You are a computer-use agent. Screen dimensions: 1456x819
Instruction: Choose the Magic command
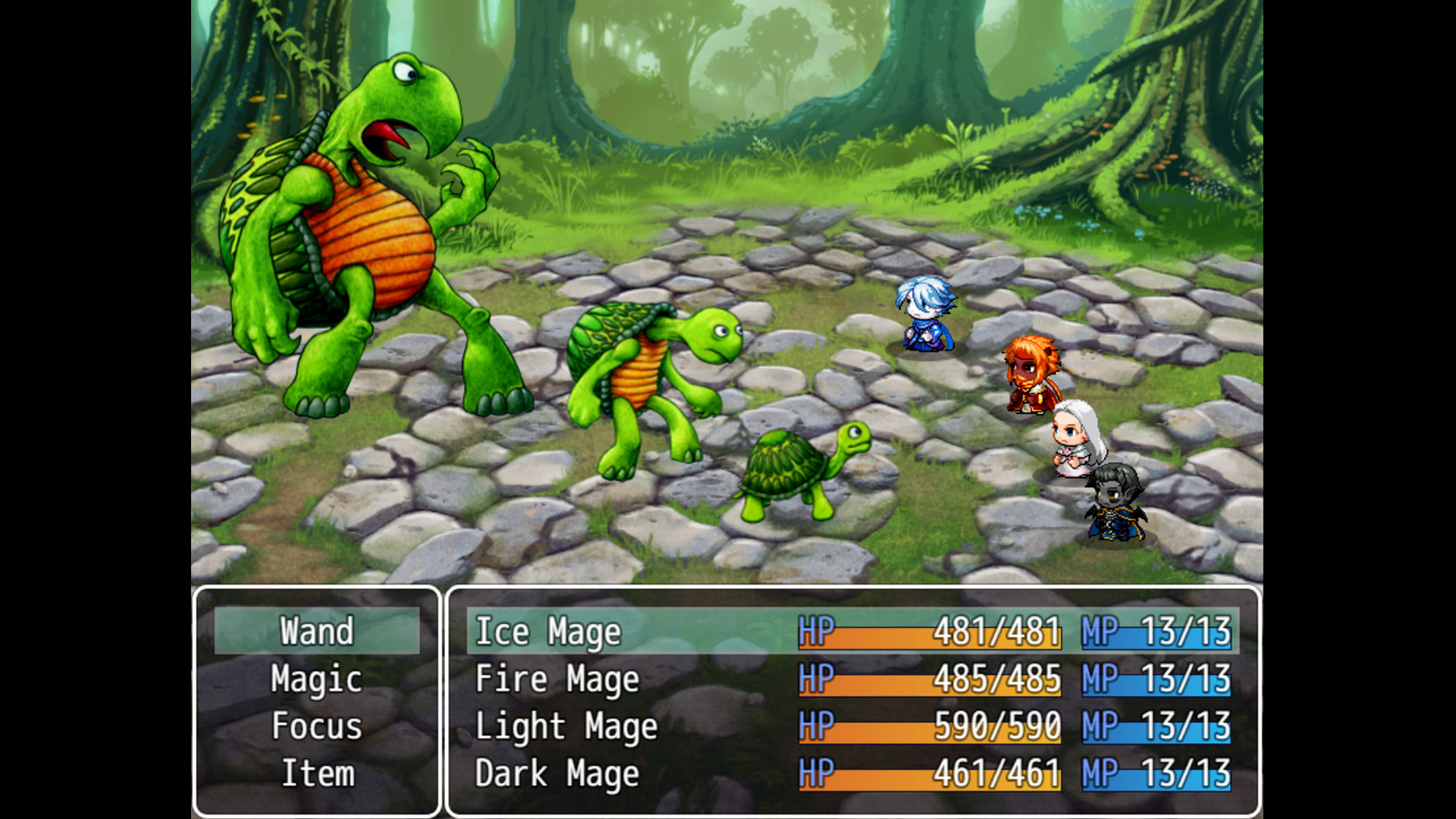pyautogui.click(x=316, y=679)
